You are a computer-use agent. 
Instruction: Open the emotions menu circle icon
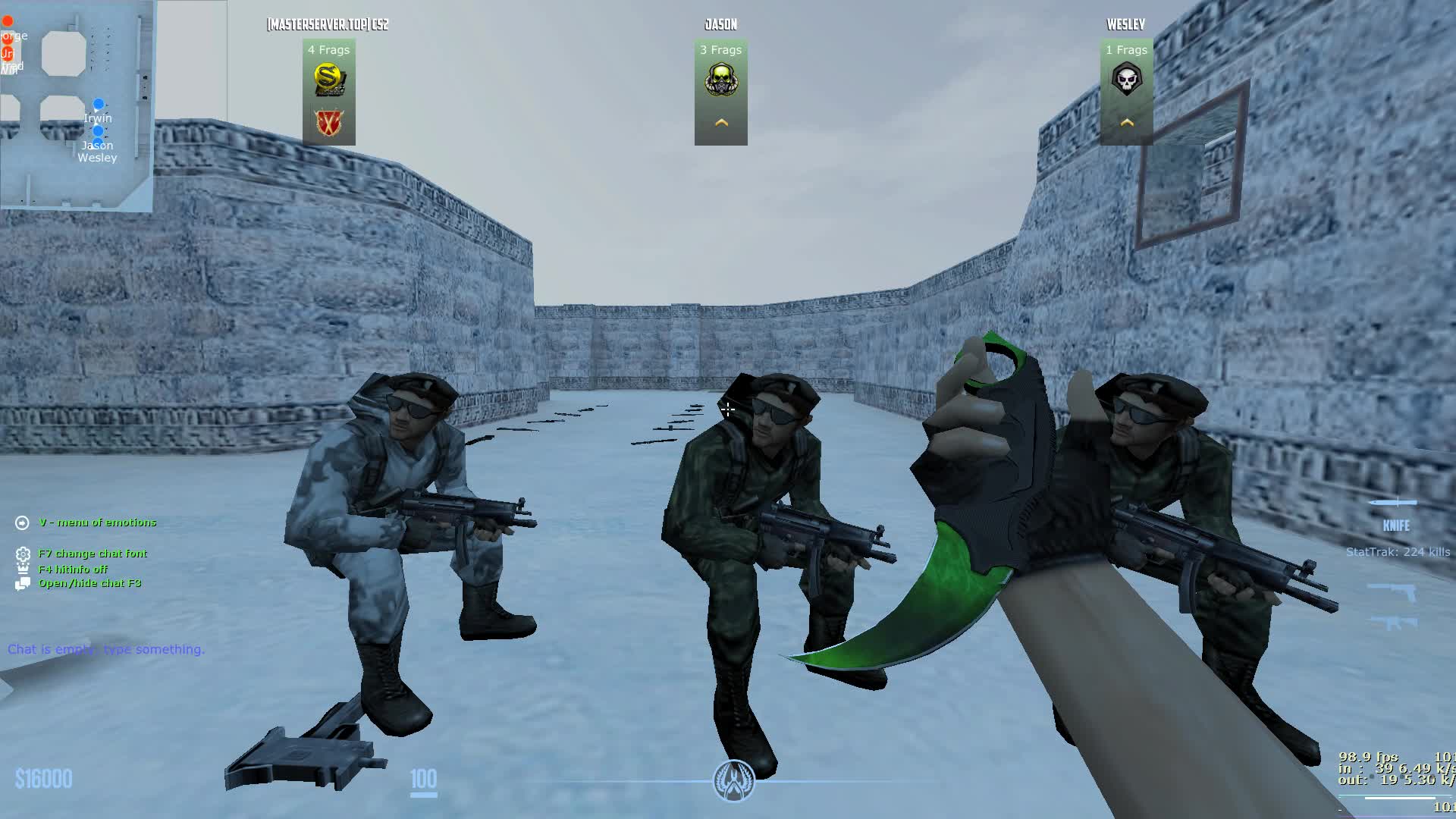20,522
